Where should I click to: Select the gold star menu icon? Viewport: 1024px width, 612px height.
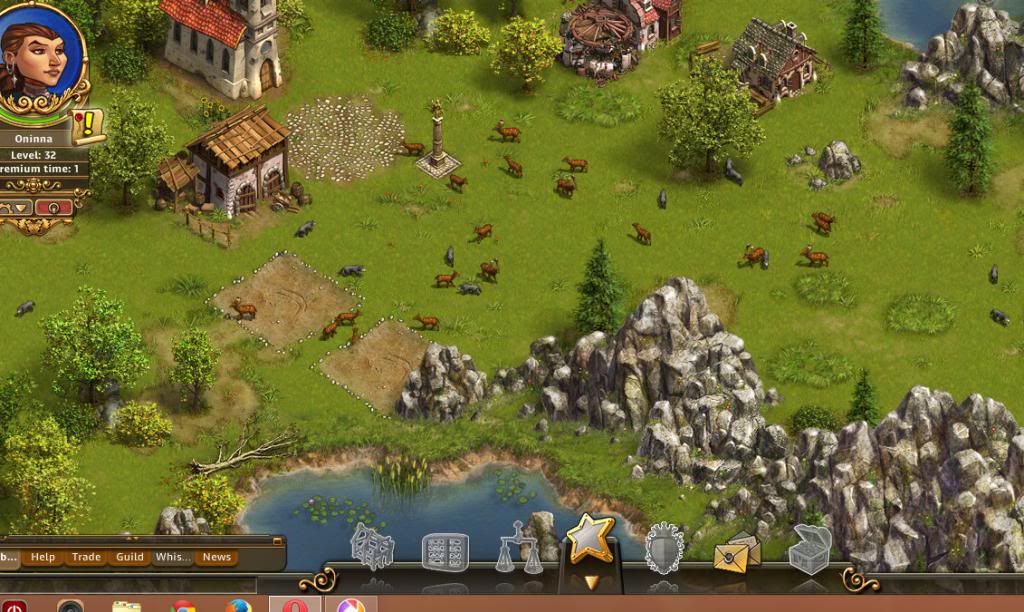[x=590, y=540]
